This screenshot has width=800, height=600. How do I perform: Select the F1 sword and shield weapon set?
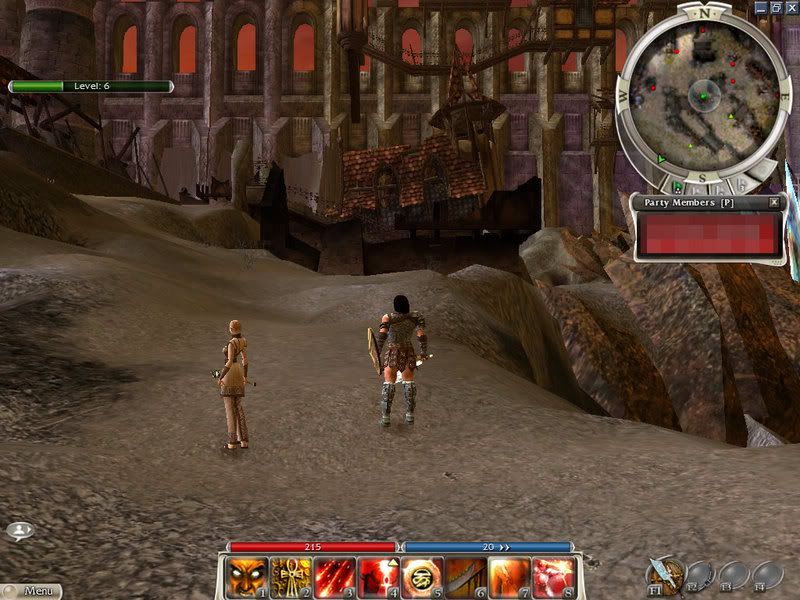point(664,574)
